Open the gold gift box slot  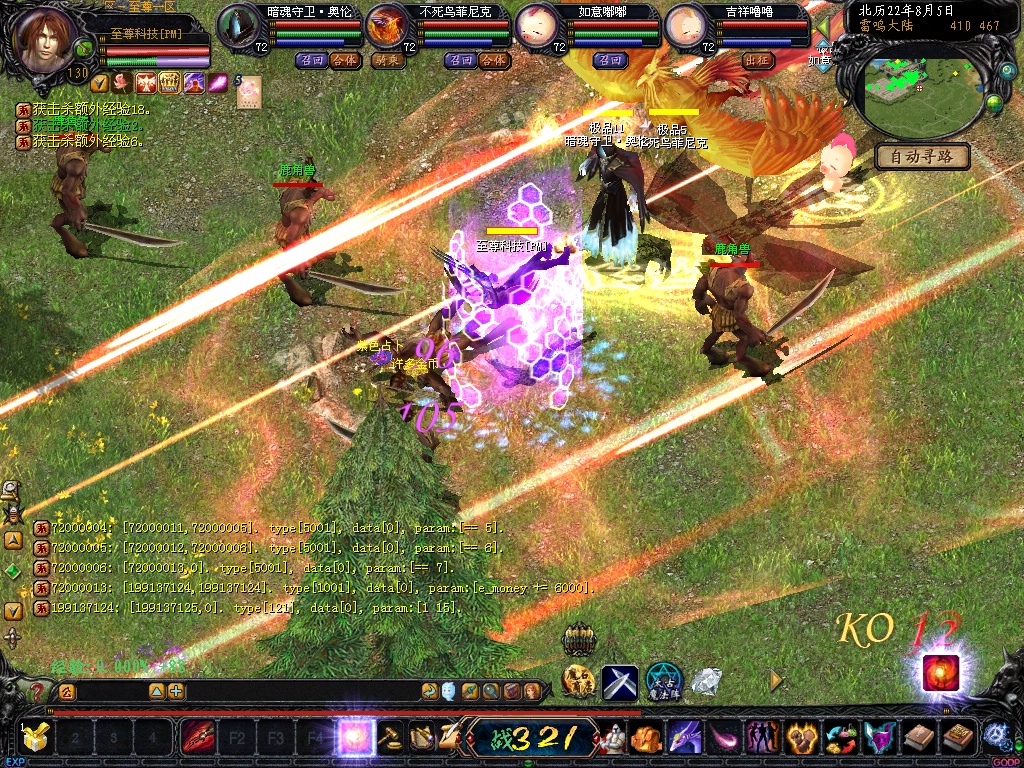(x=36, y=738)
